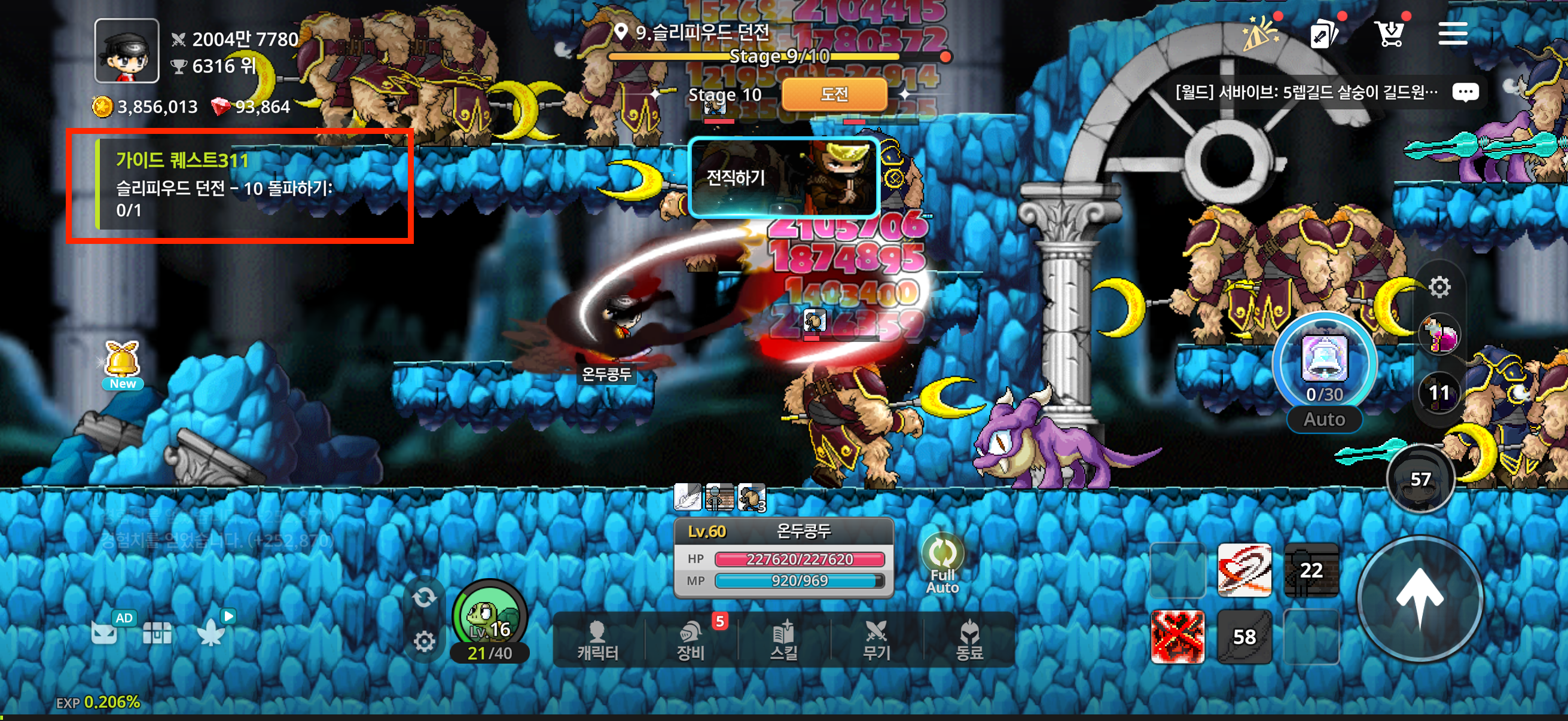Open the 무기 weapon menu

(877, 641)
